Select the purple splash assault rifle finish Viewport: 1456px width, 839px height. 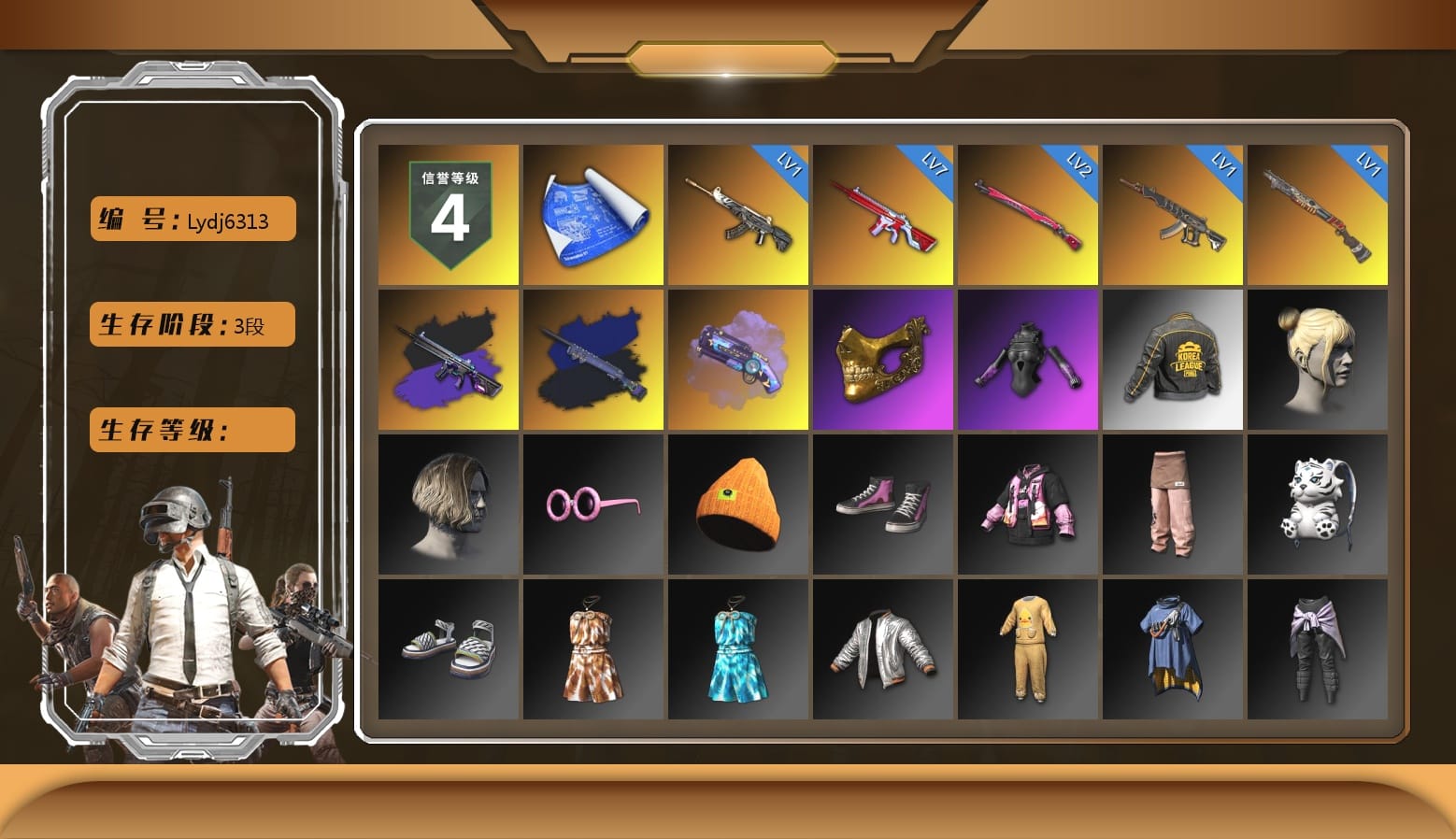pos(447,360)
